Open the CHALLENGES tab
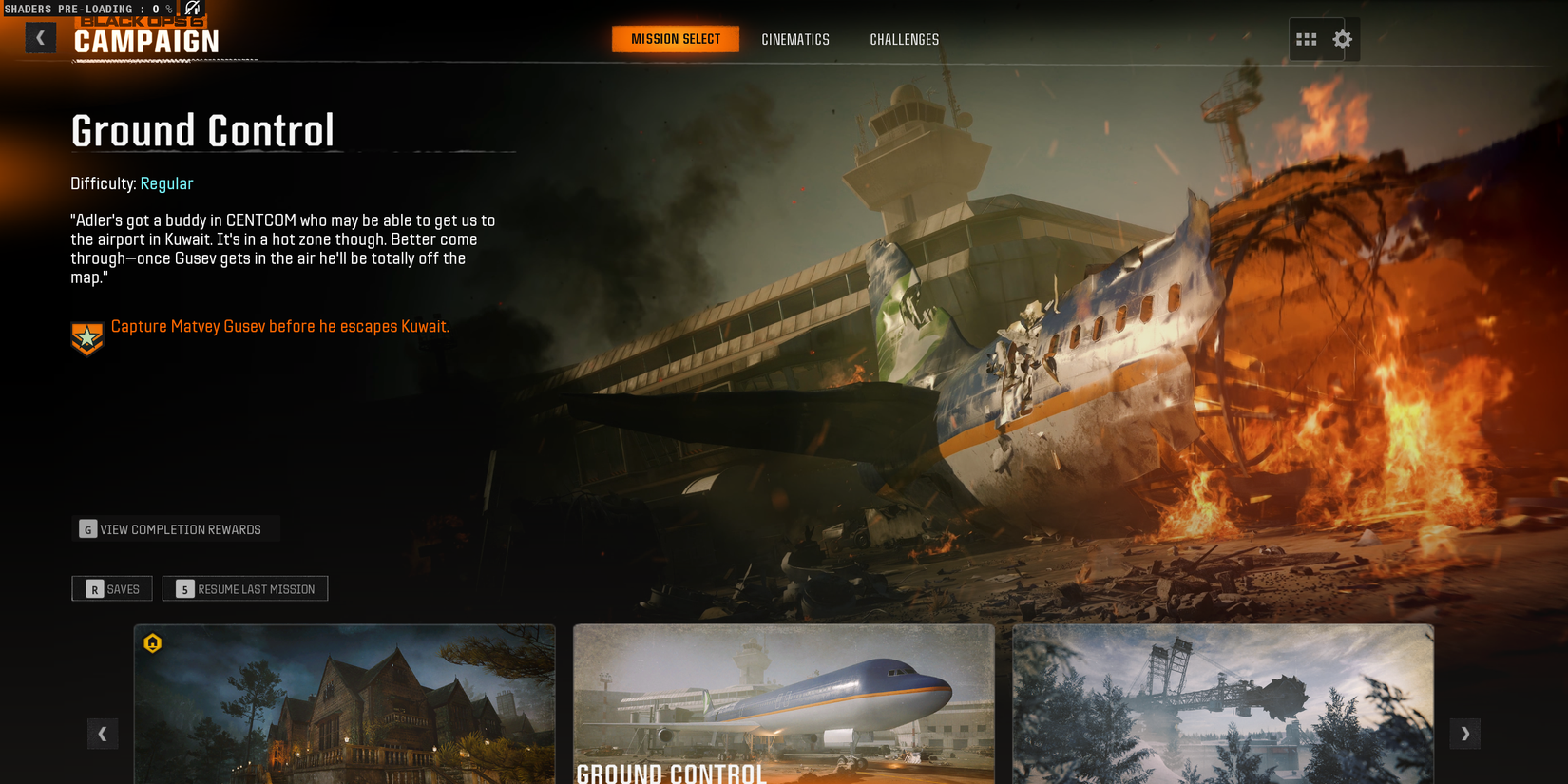The height and width of the screenshot is (784, 1568). point(904,39)
